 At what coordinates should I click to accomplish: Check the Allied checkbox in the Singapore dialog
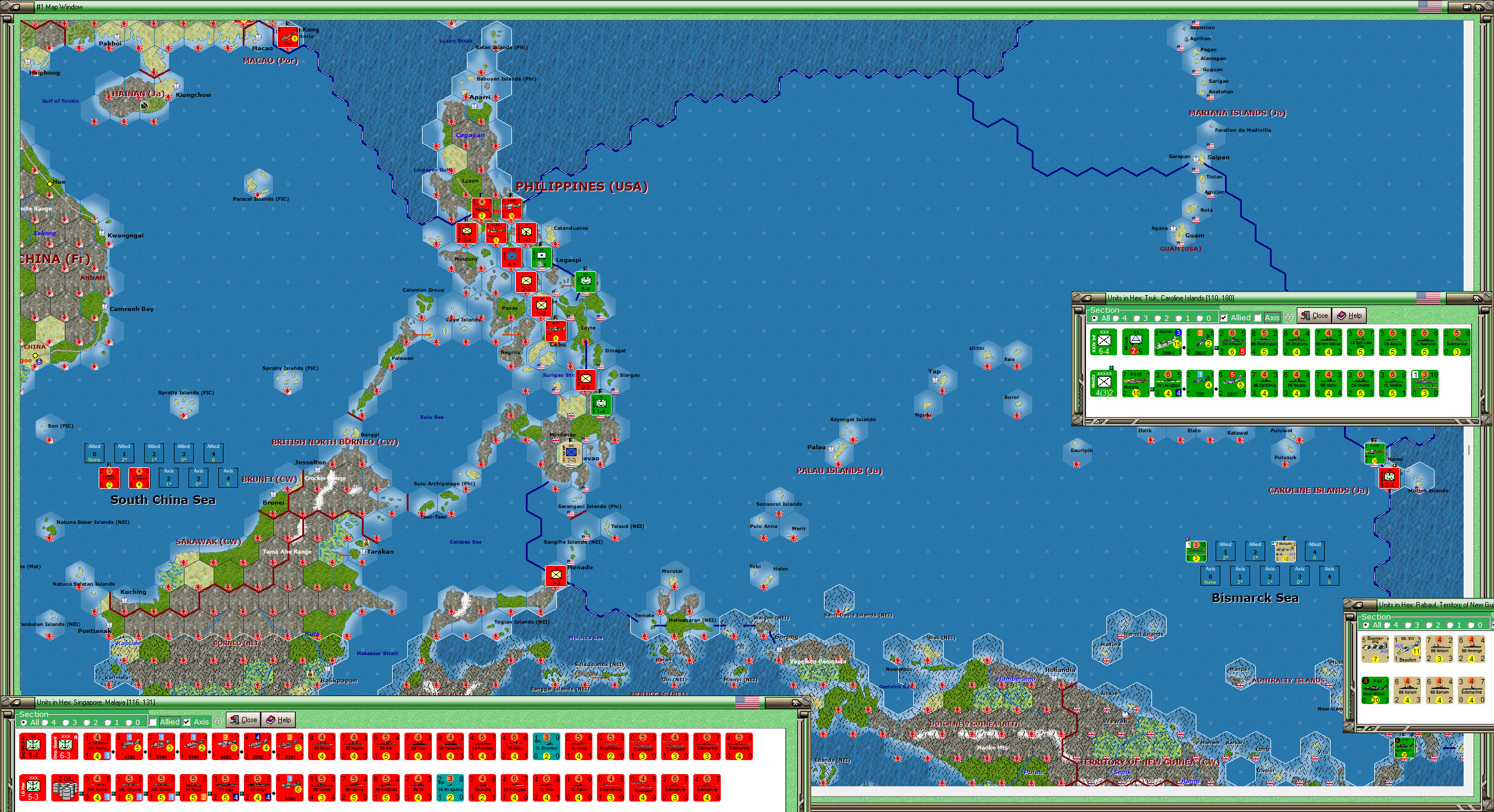click(153, 721)
